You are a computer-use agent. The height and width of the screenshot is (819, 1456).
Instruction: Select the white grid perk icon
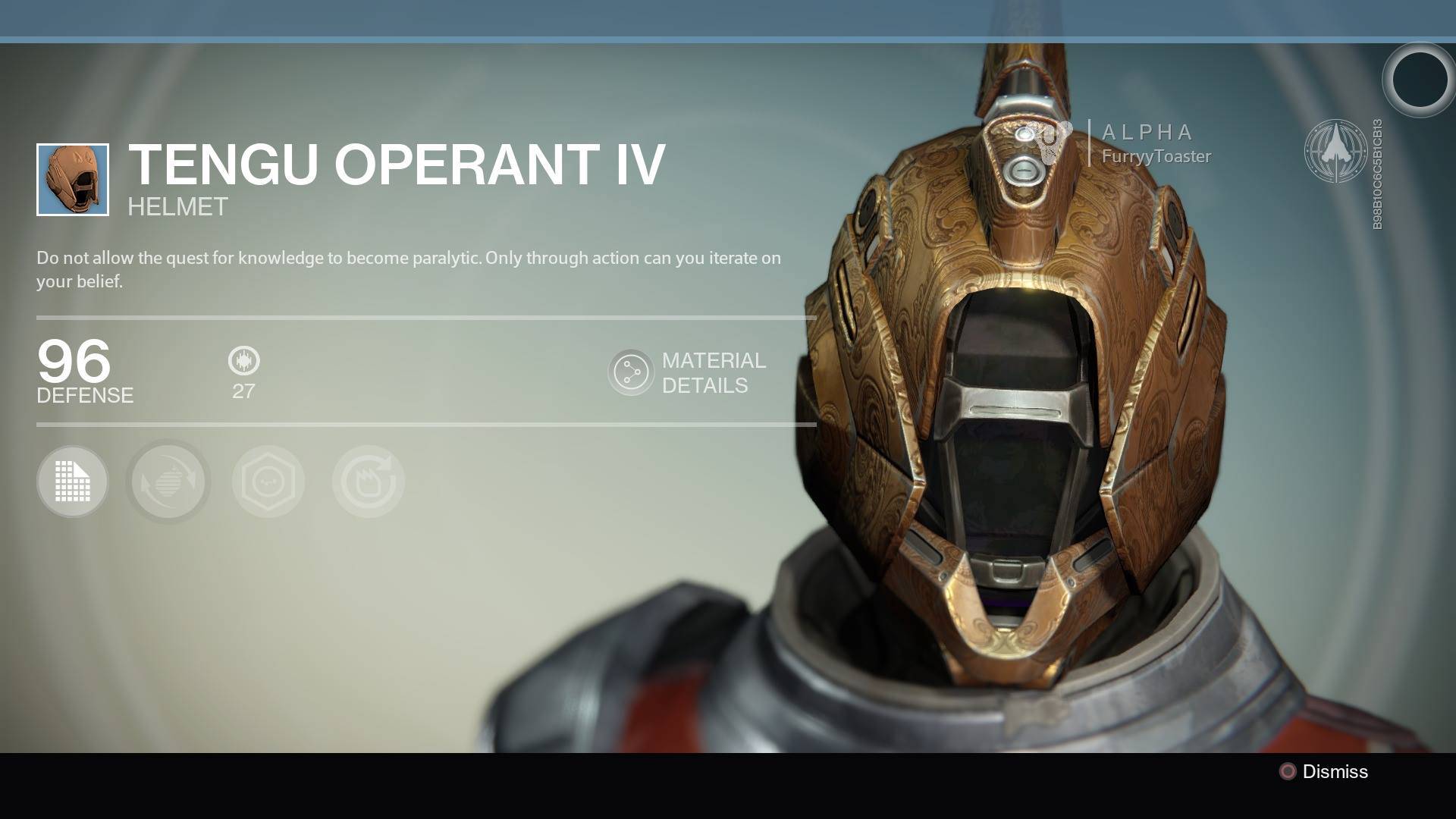73,482
